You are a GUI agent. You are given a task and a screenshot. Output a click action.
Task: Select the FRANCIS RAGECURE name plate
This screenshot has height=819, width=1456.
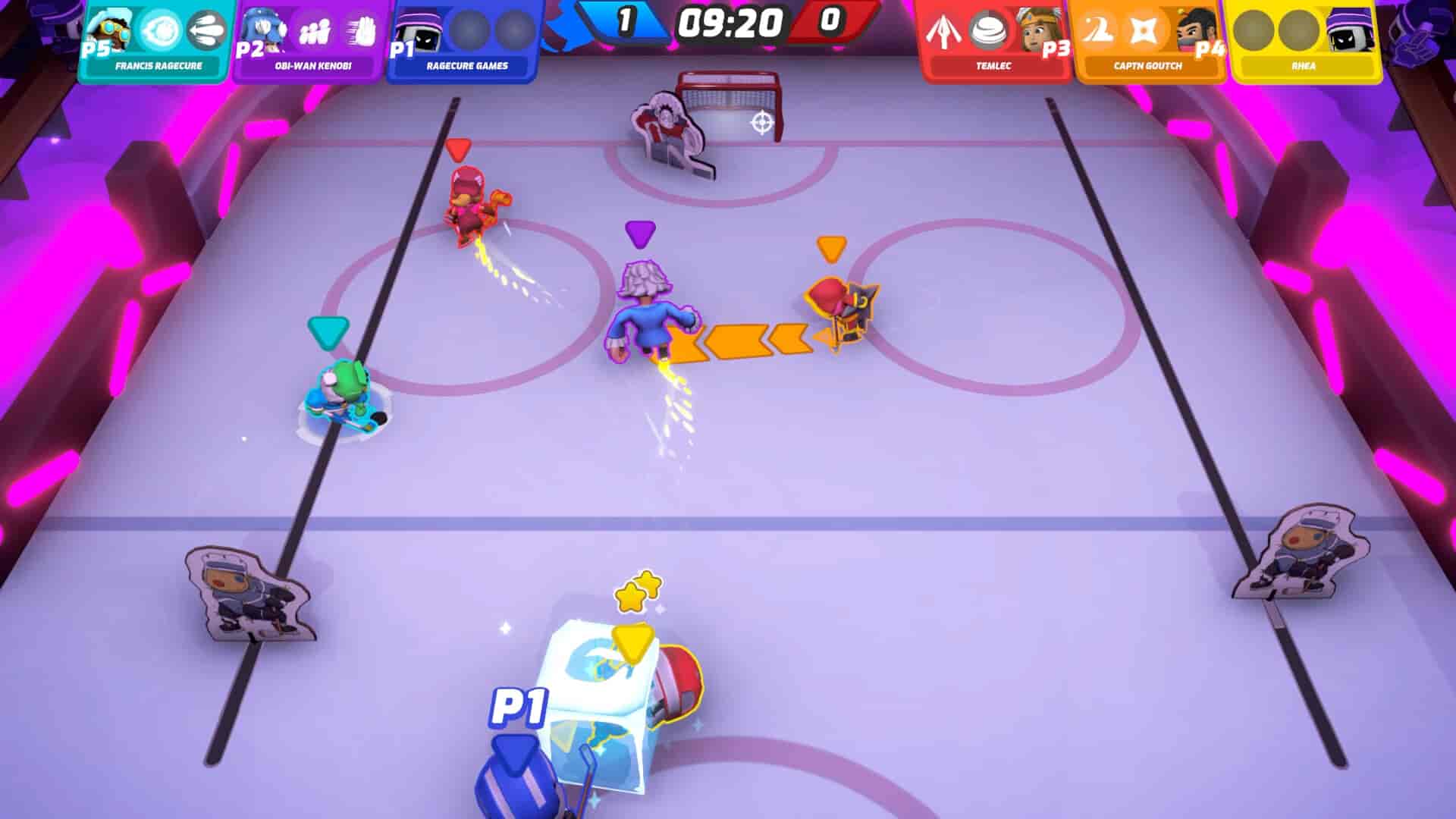(159, 67)
